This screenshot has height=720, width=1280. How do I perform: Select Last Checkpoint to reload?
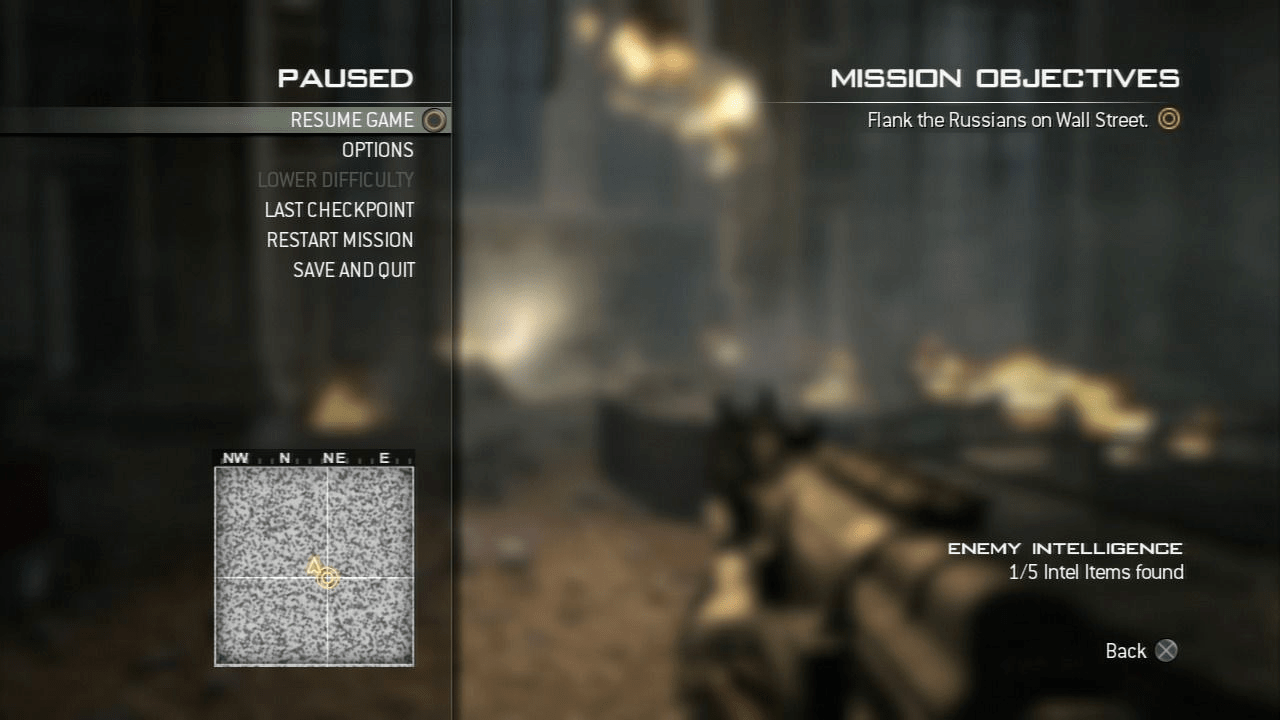[339, 210]
